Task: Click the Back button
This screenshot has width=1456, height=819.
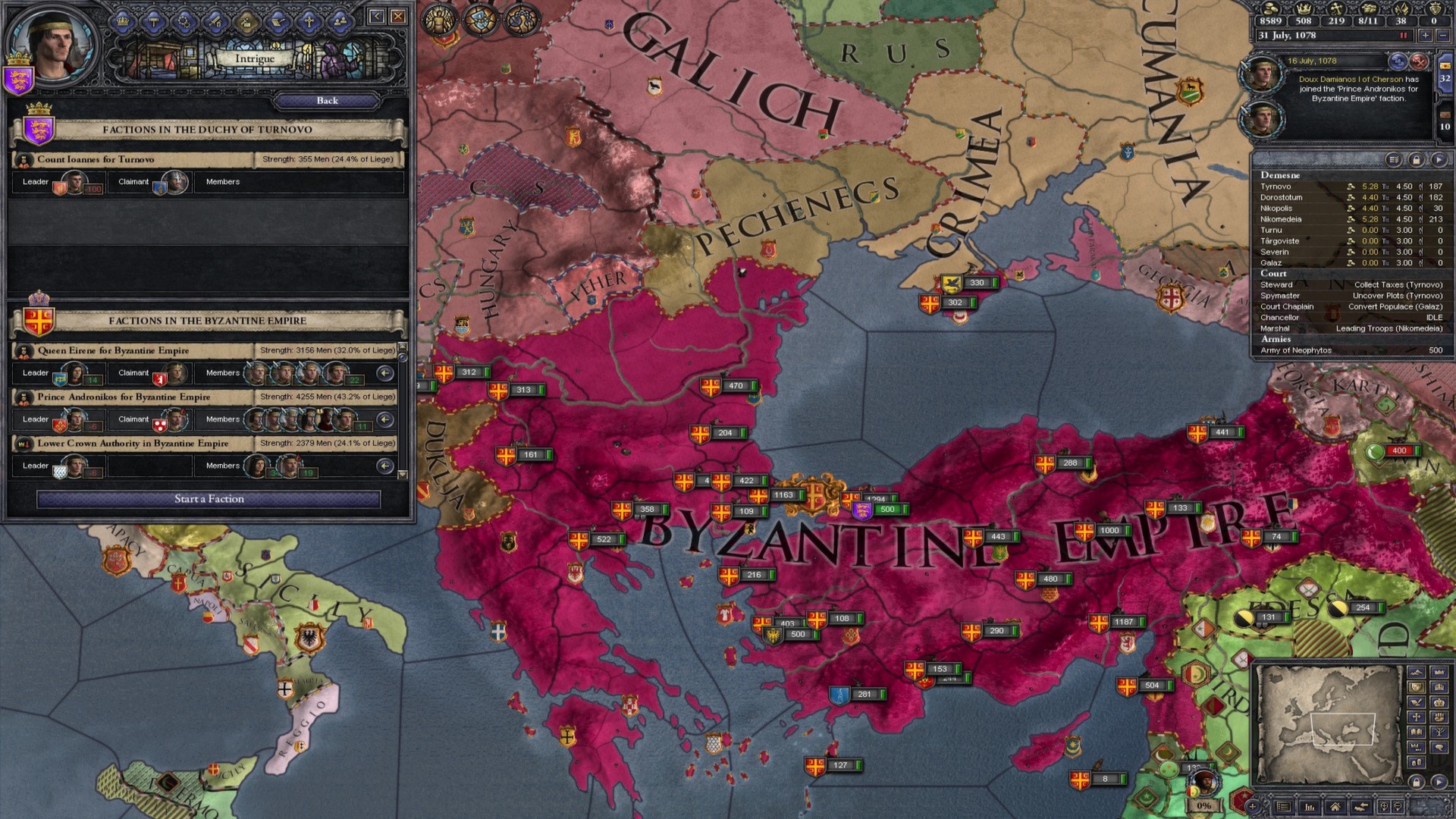Action: 326,101
